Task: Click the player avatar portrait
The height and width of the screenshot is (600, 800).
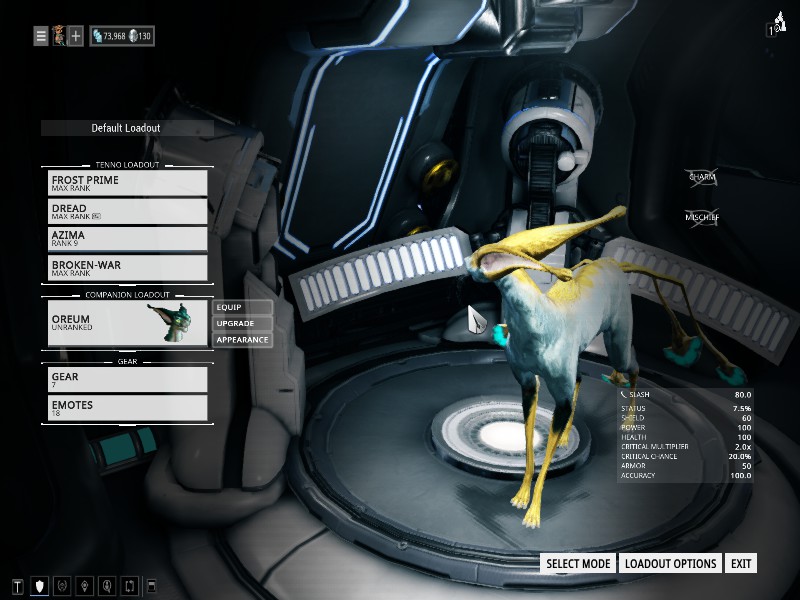Action: [59, 37]
